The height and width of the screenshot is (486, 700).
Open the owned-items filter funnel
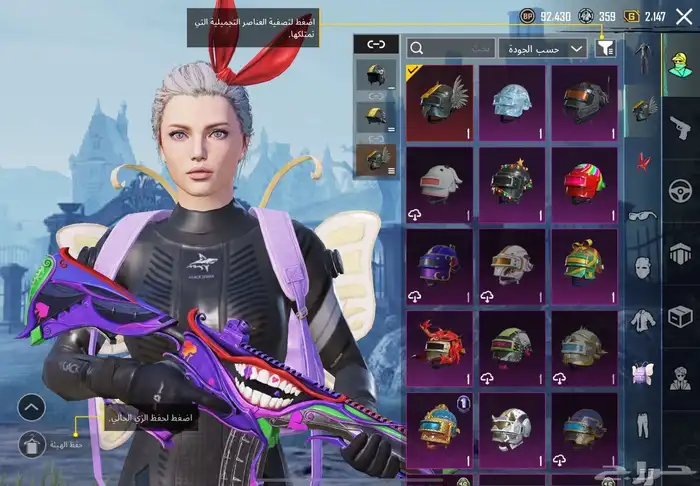(606, 47)
